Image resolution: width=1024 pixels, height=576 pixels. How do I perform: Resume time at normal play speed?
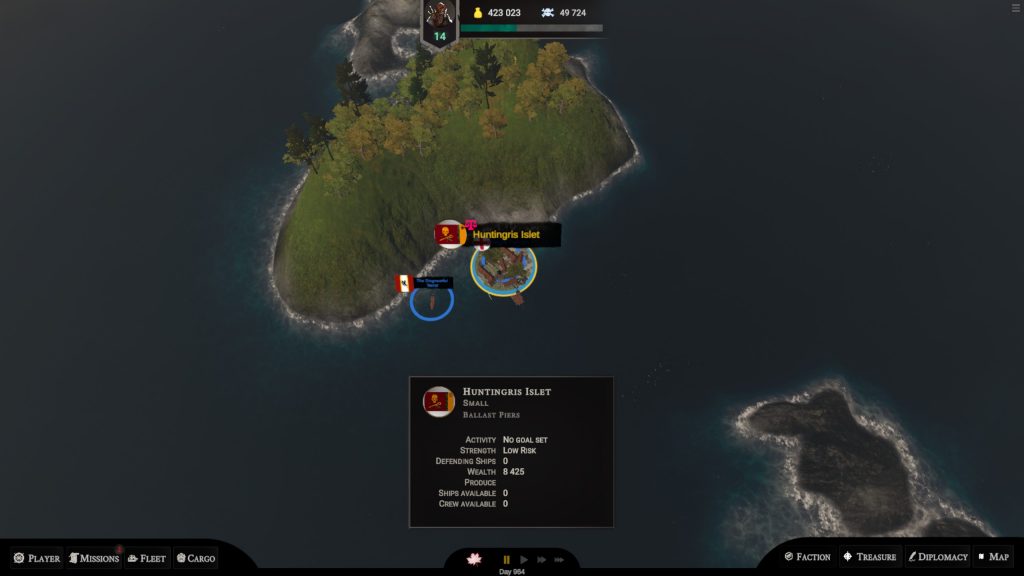[x=524, y=560]
